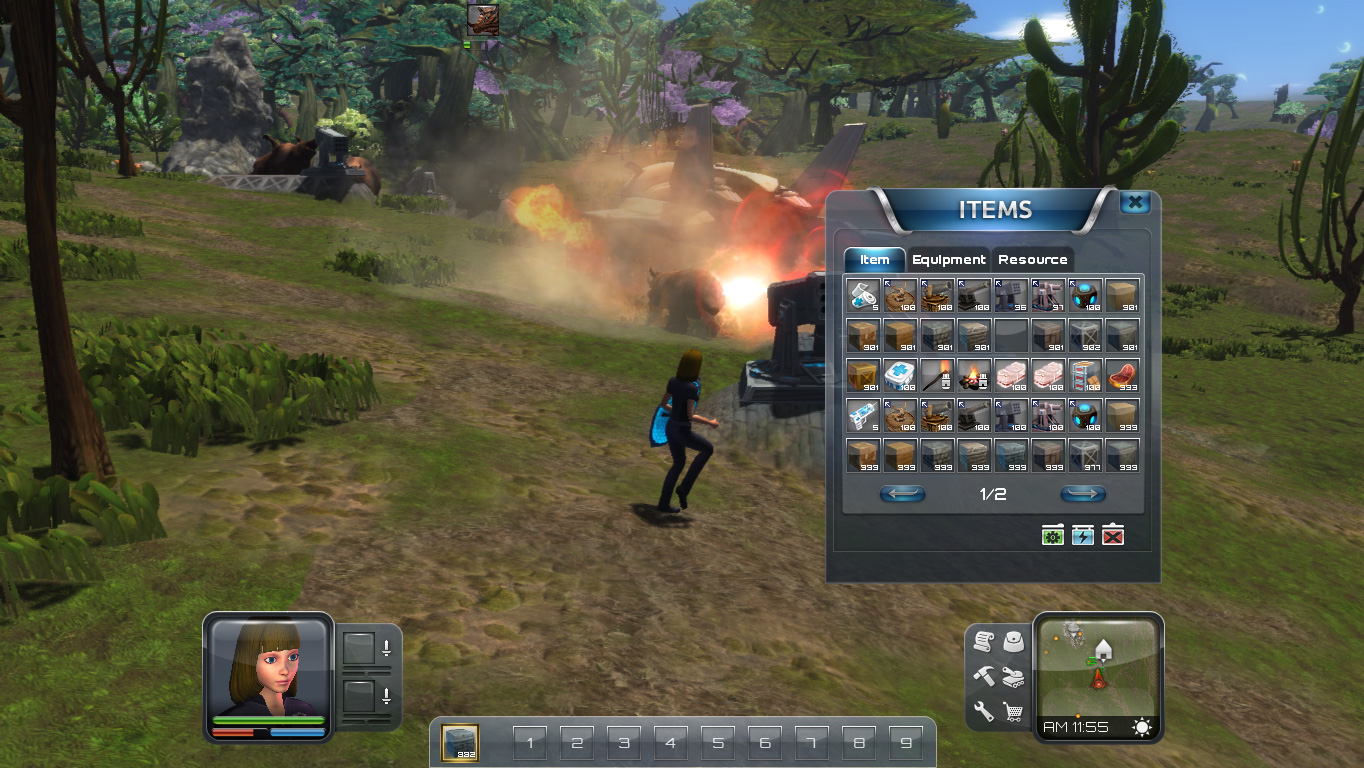Open the wrench settings icon

[x=983, y=712]
